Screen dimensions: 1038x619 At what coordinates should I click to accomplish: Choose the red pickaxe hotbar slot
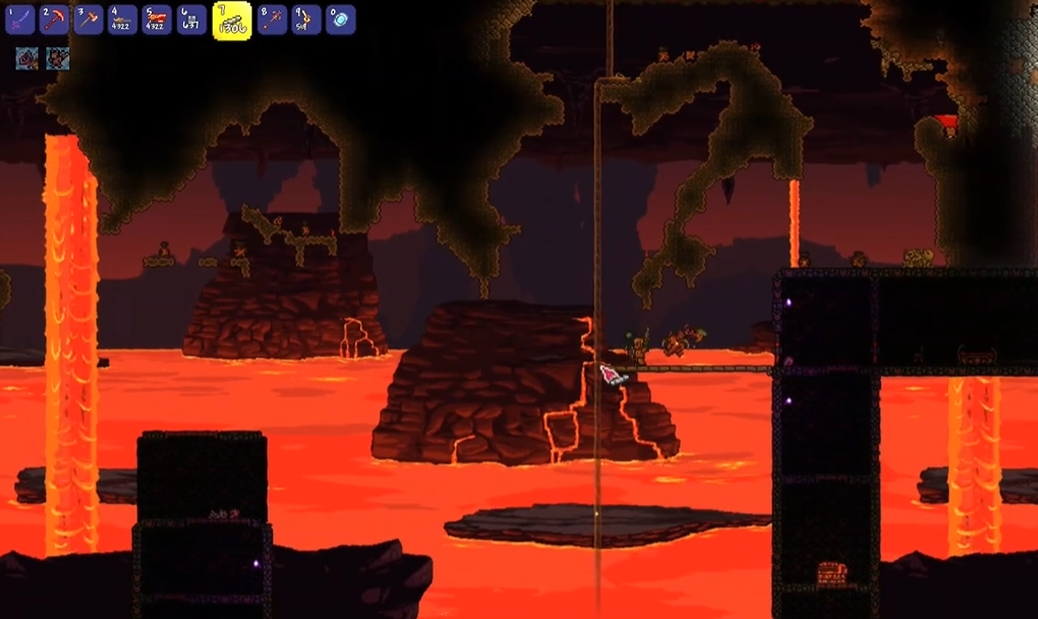[56, 19]
